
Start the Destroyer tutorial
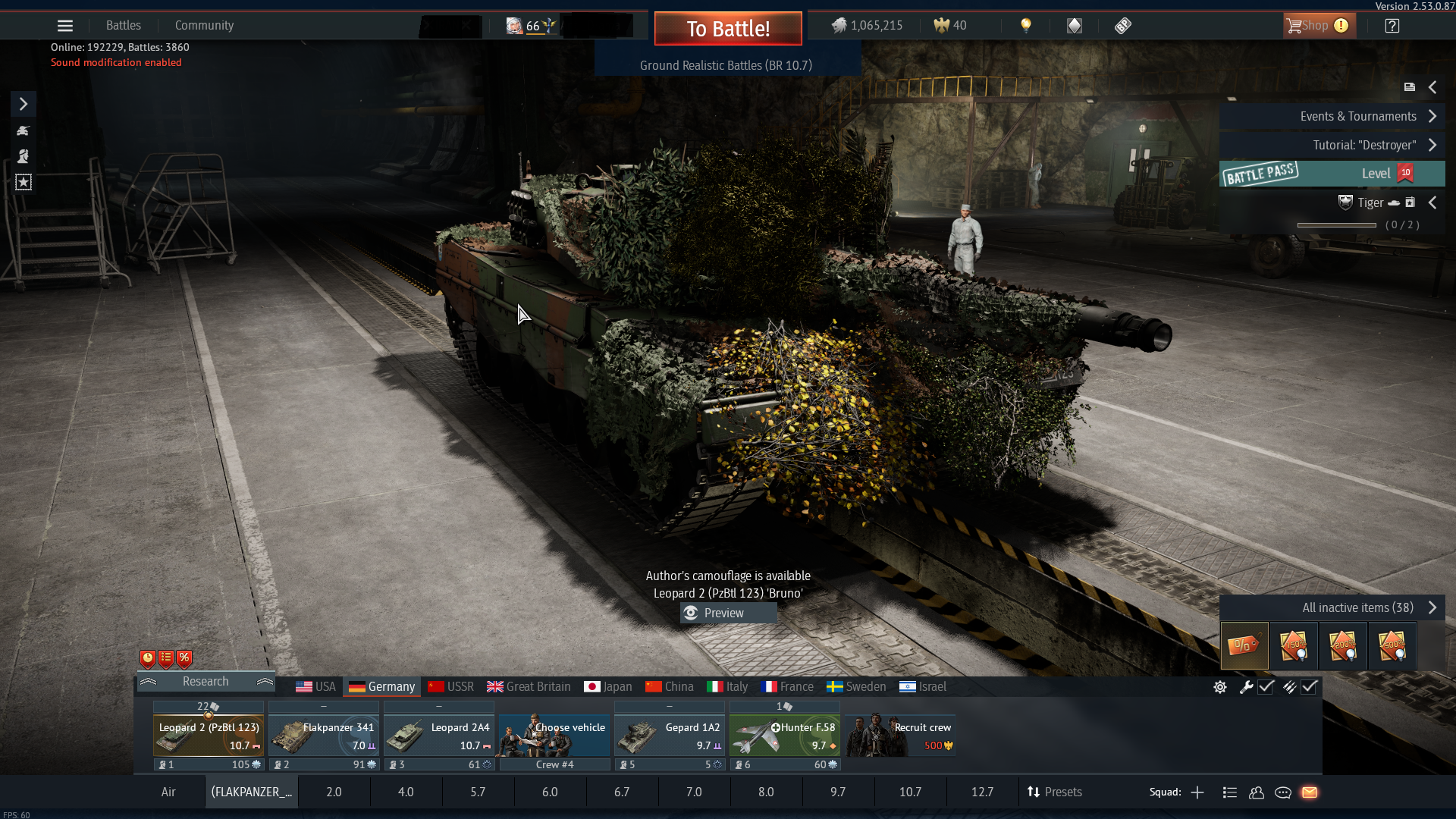click(1364, 145)
